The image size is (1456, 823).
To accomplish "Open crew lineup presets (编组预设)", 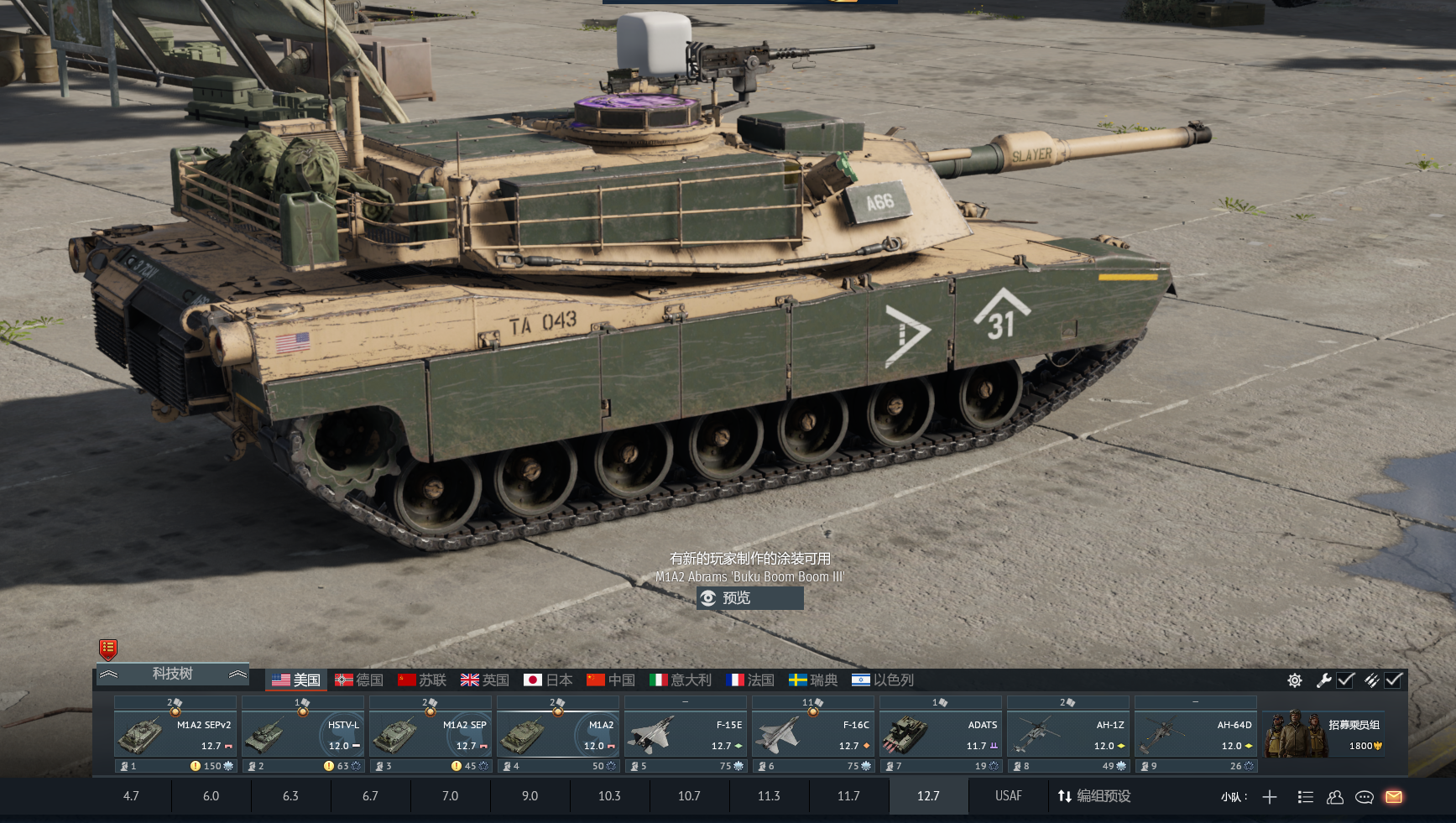I will [x=1094, y=796].
